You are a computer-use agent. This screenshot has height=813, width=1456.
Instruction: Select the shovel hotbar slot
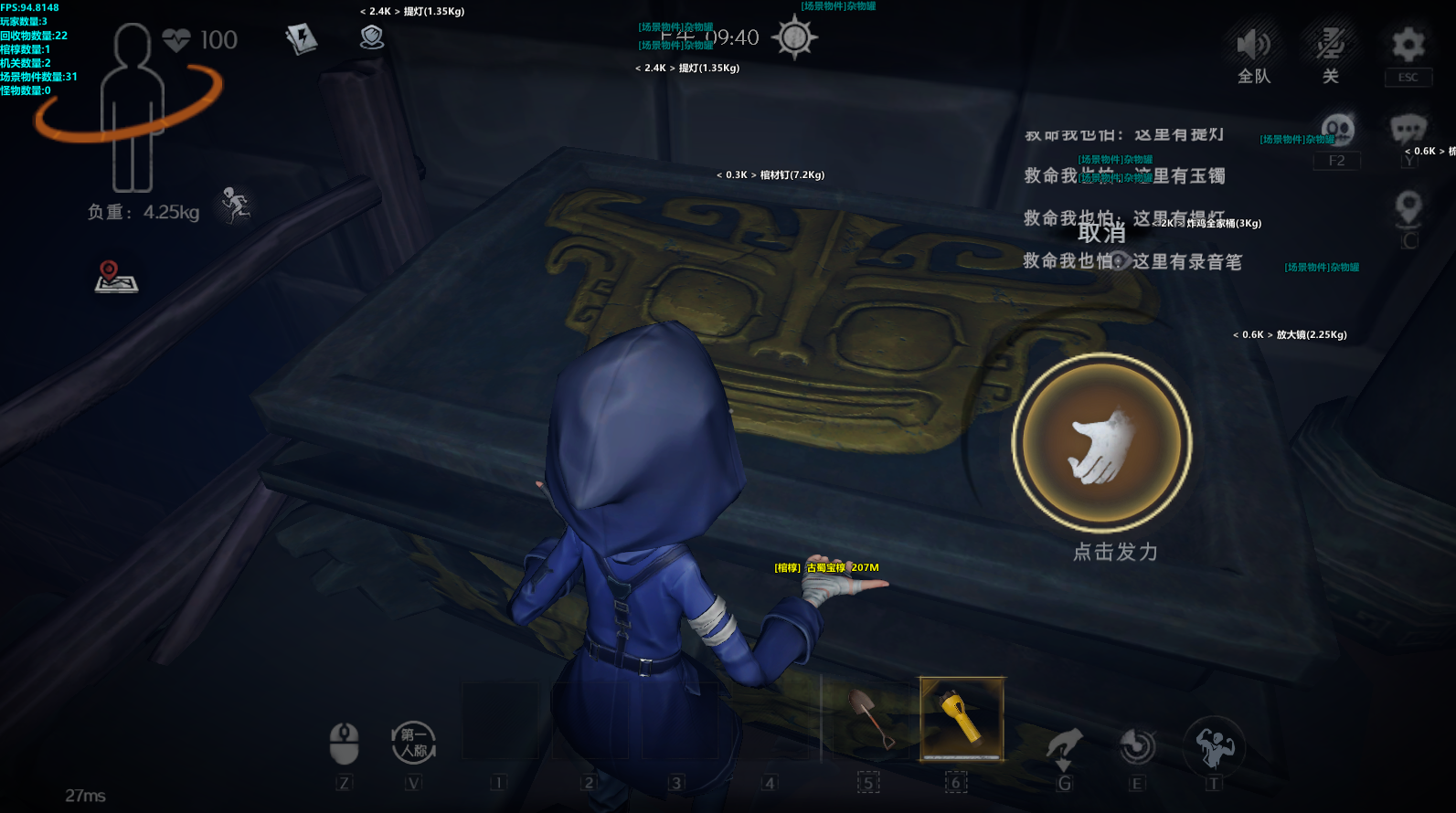tap(869, 719)
